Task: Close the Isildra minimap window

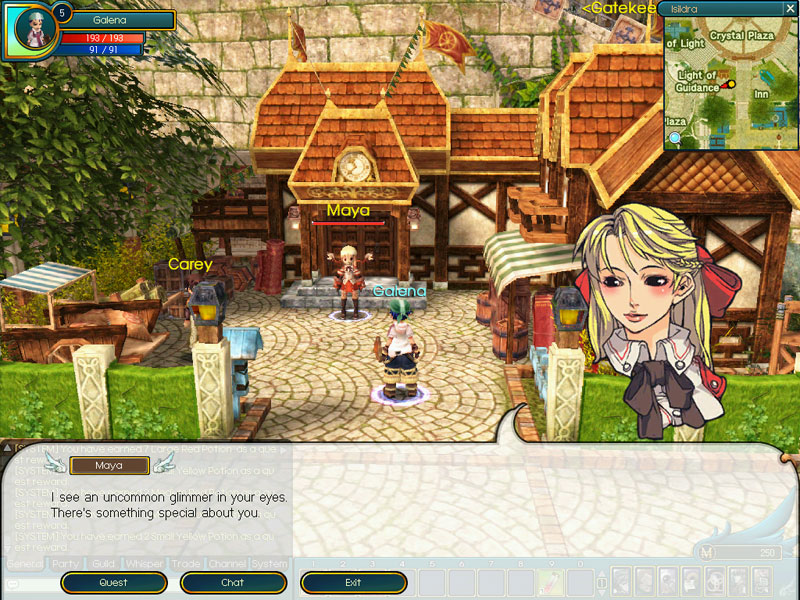Action: pyautogui.click(x=790, y=8)
